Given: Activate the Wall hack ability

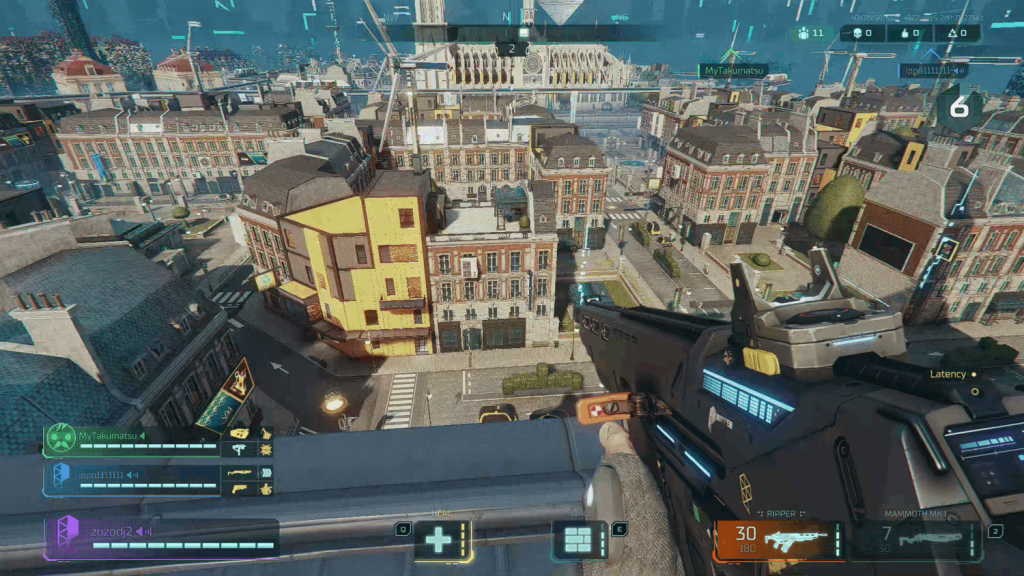Looking at the screenshot, I should (x=579, y=540).
